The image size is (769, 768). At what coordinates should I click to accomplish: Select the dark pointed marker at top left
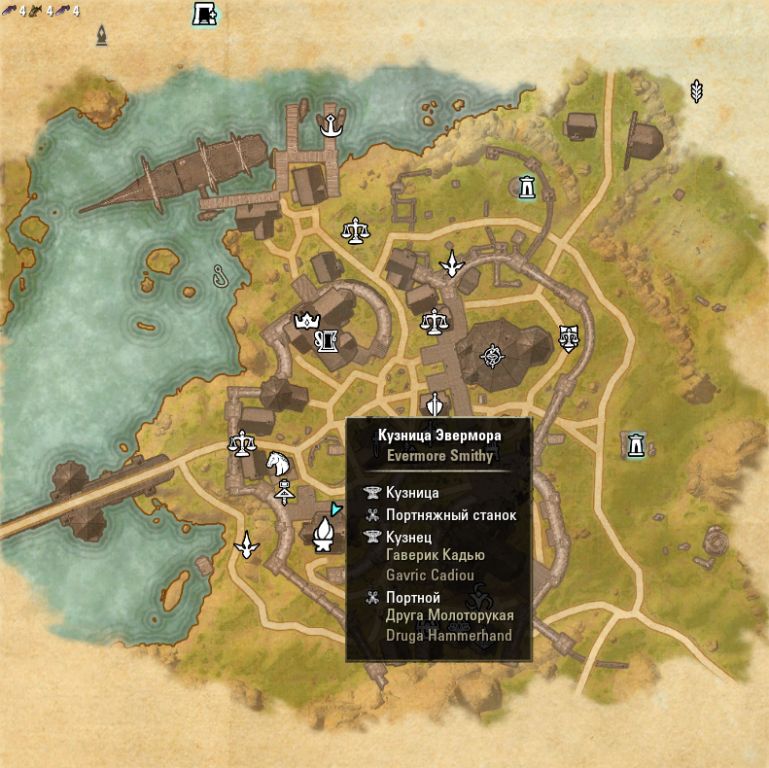102,36
